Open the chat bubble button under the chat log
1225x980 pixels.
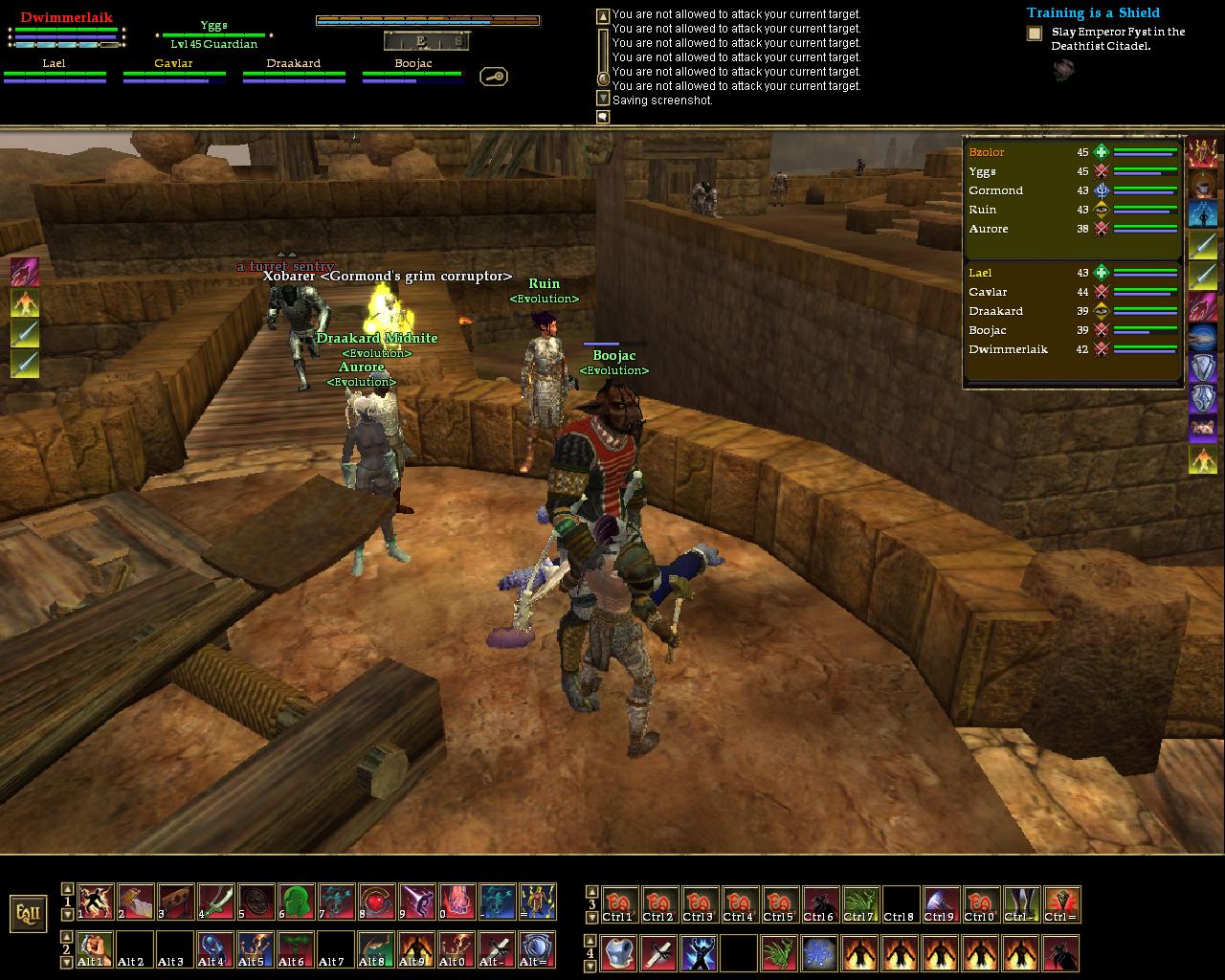tap(603, 117)
